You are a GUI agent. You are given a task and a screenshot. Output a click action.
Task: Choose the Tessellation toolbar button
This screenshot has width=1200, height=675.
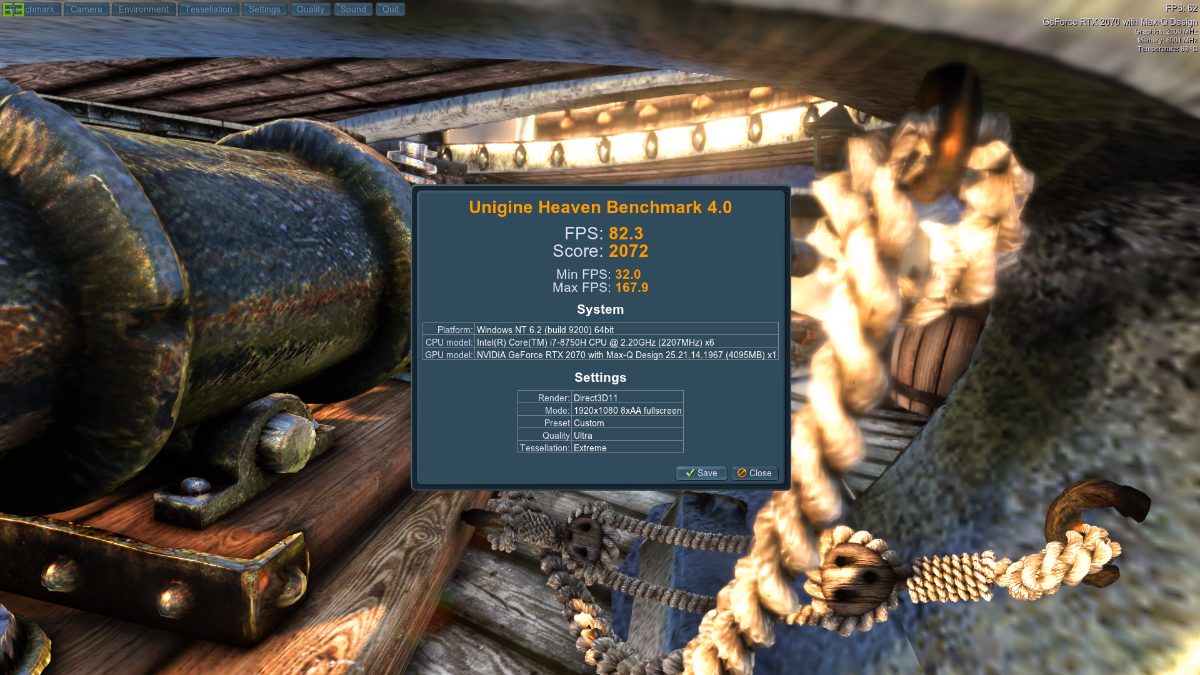click(207, 9)
